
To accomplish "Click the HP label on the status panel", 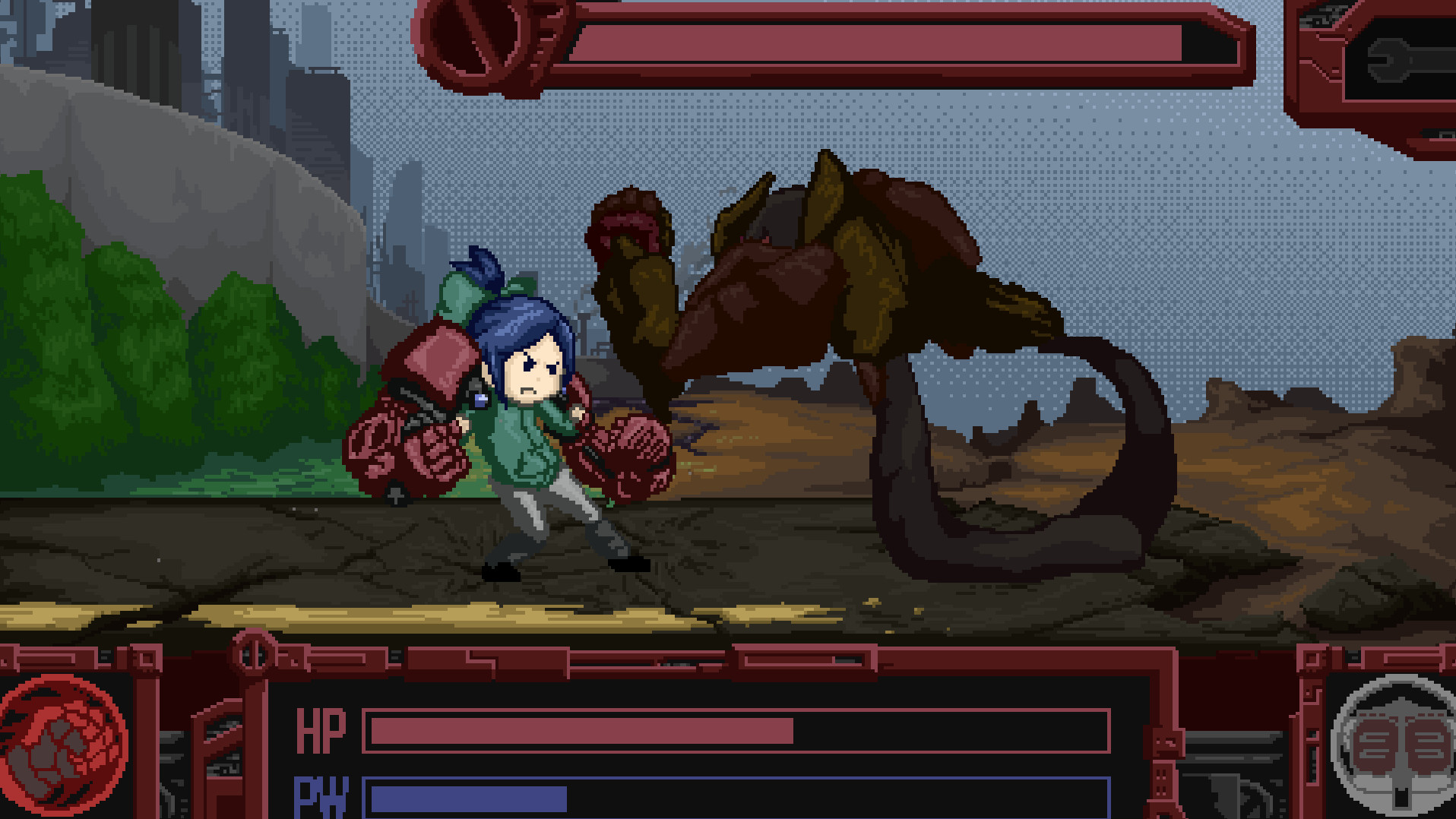I will point(322,728).
